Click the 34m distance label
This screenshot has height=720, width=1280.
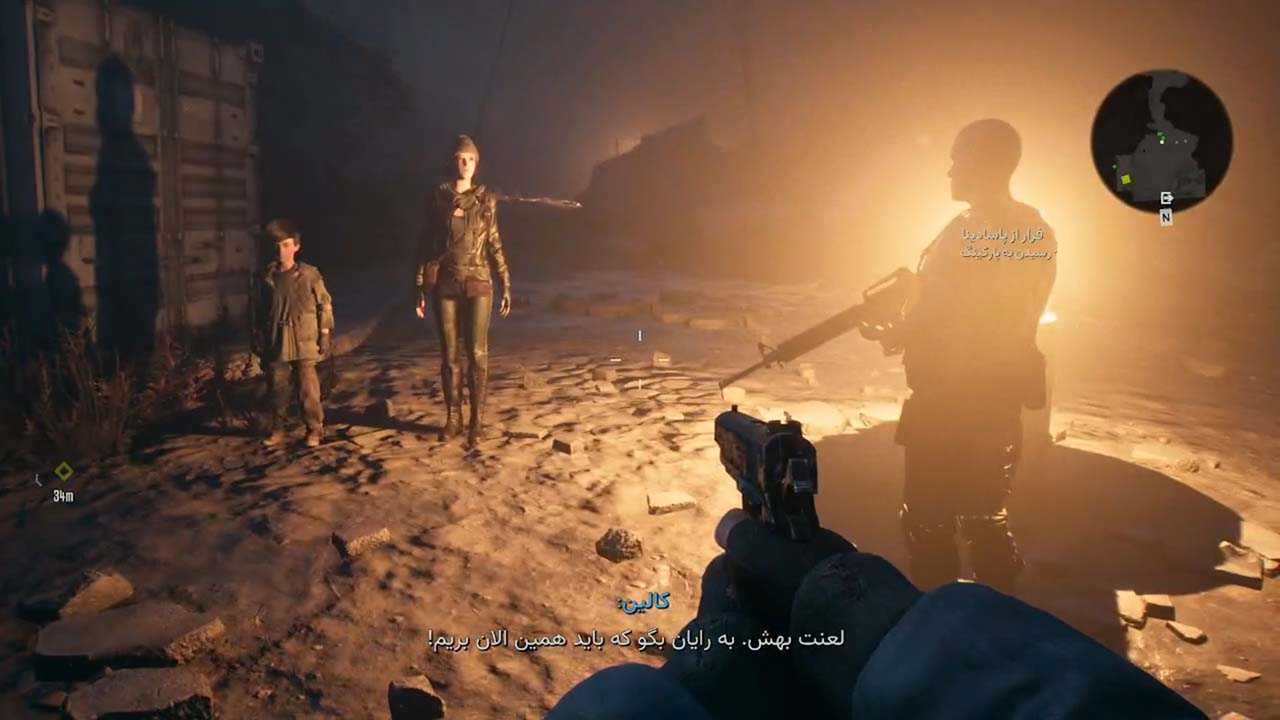[63, 495]
